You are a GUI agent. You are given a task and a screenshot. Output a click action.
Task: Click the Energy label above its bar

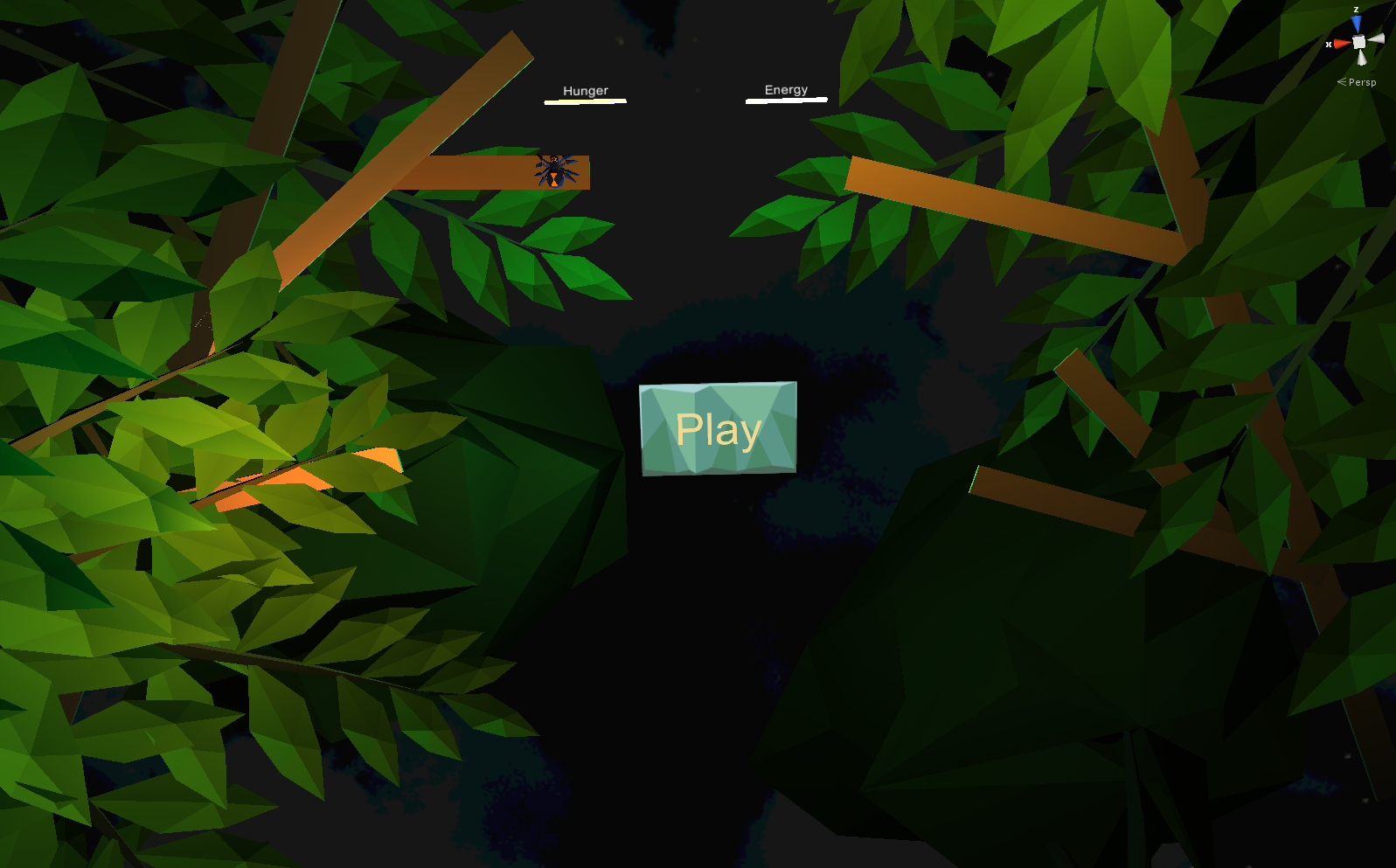[x=785, y=88]
